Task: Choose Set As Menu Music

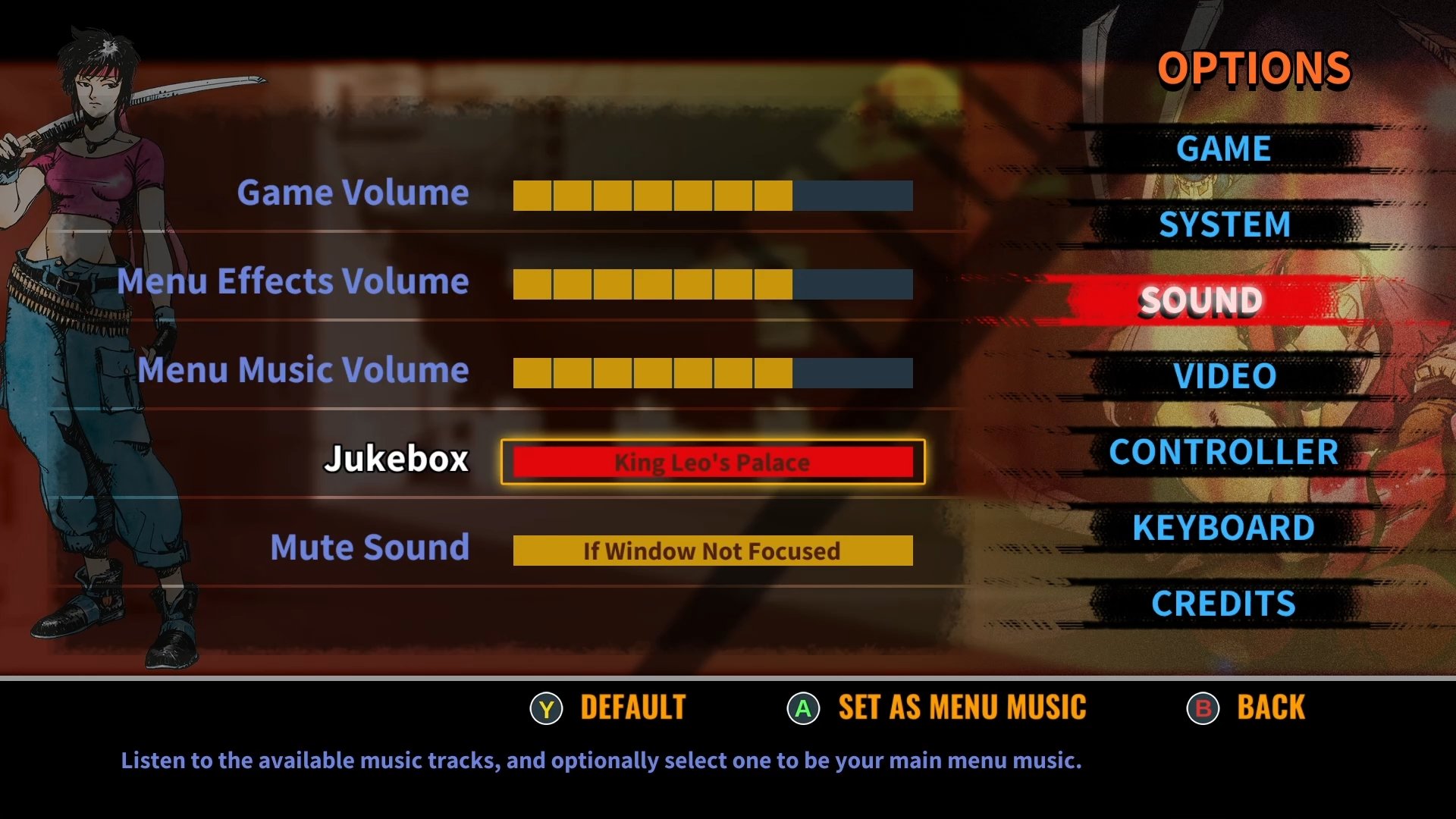Action: [x=937, y=708]
